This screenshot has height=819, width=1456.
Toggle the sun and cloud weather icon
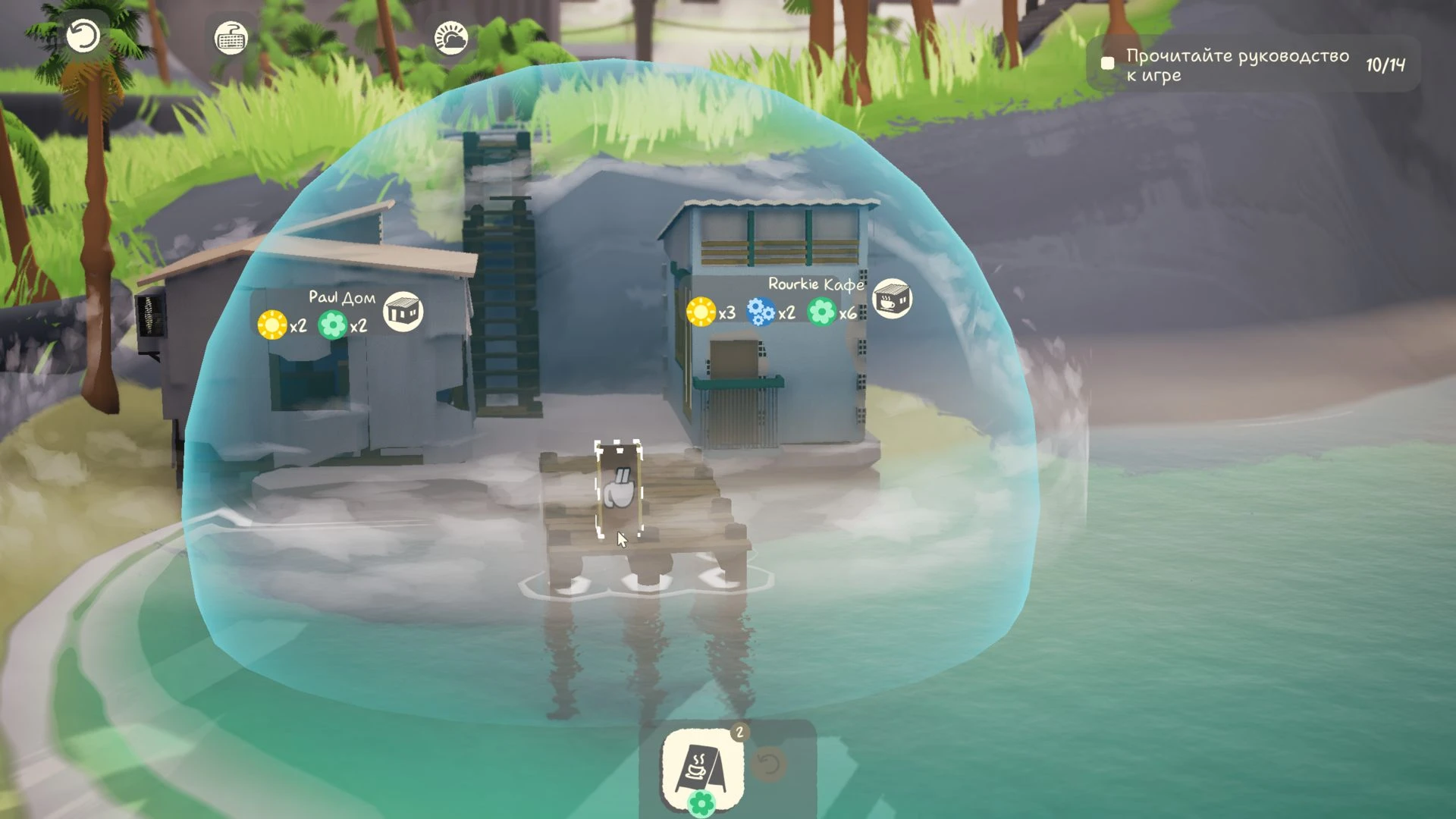[450, 37]
